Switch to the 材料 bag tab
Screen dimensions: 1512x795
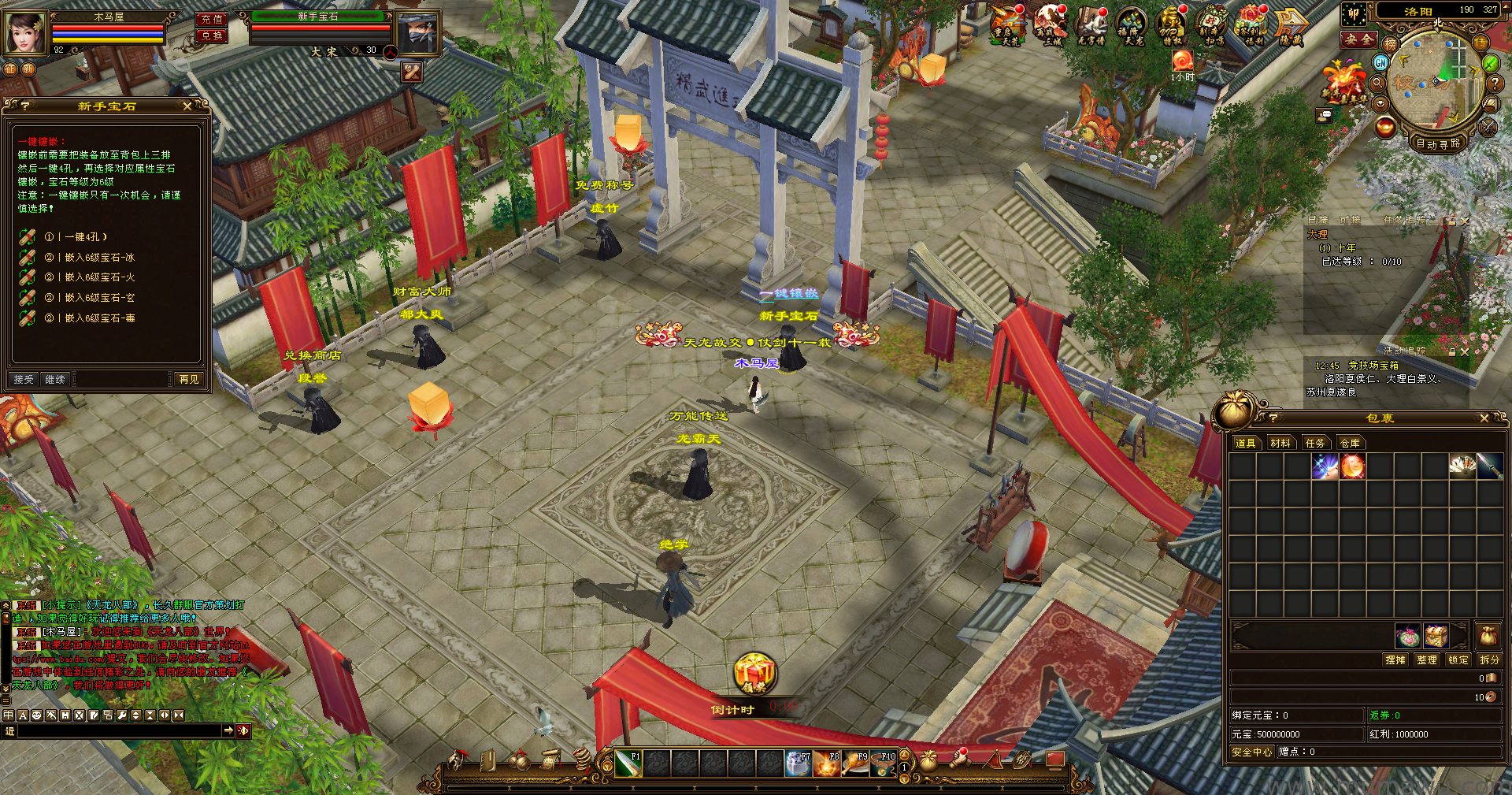[x=1280, y=444]
